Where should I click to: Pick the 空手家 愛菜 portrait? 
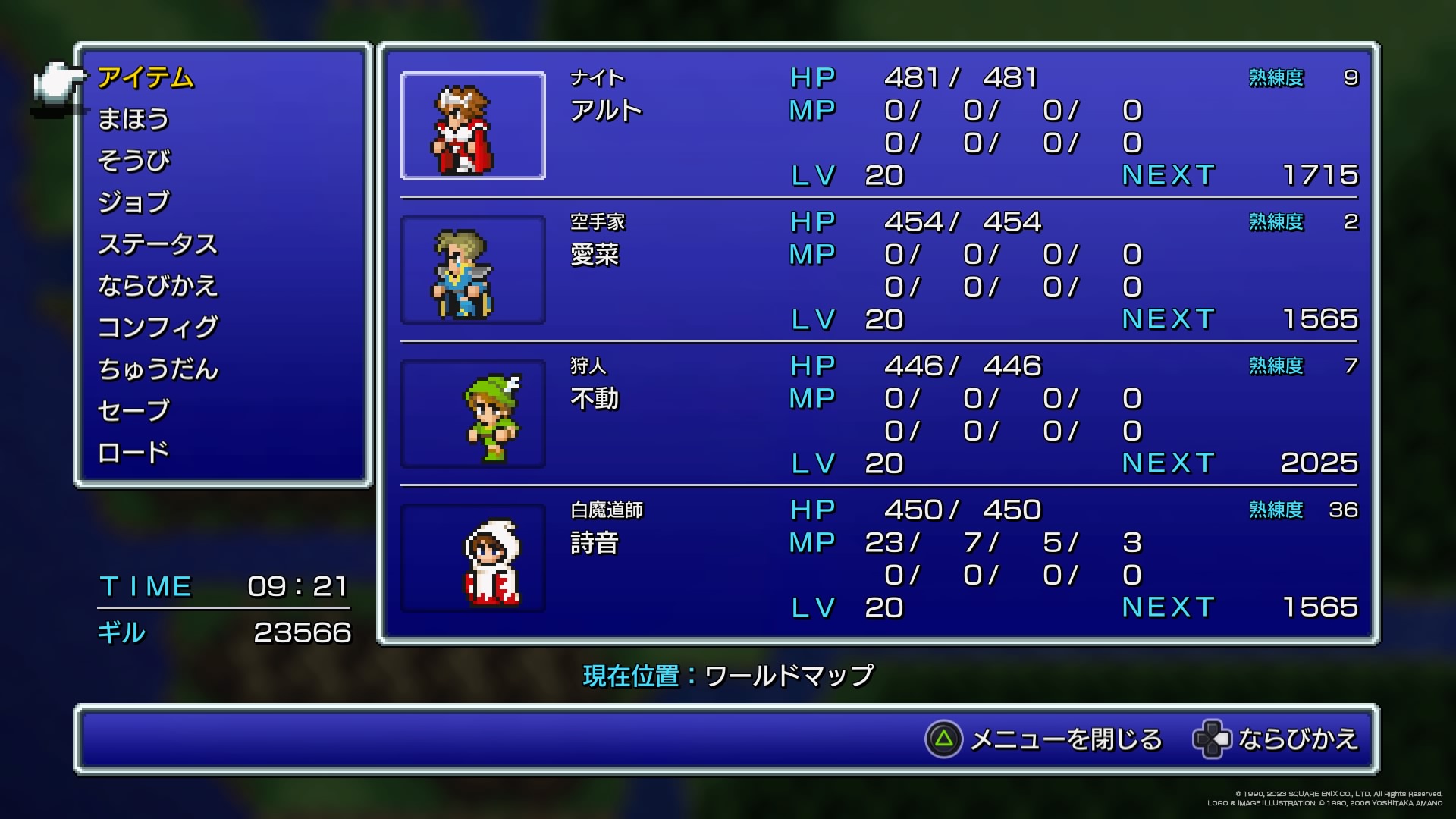pyautogui.click(x=472, y=270)
